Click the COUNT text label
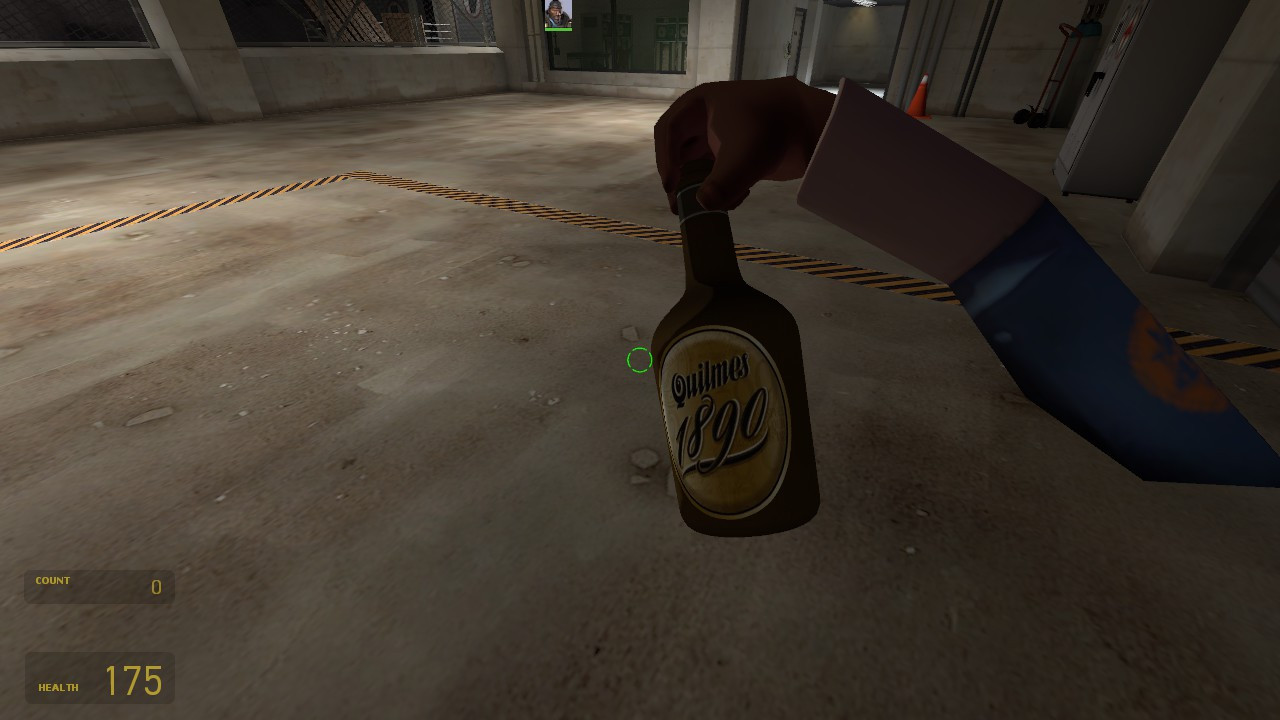The height and width of the screenshot is (720, 1280). (x=52, y=580)
